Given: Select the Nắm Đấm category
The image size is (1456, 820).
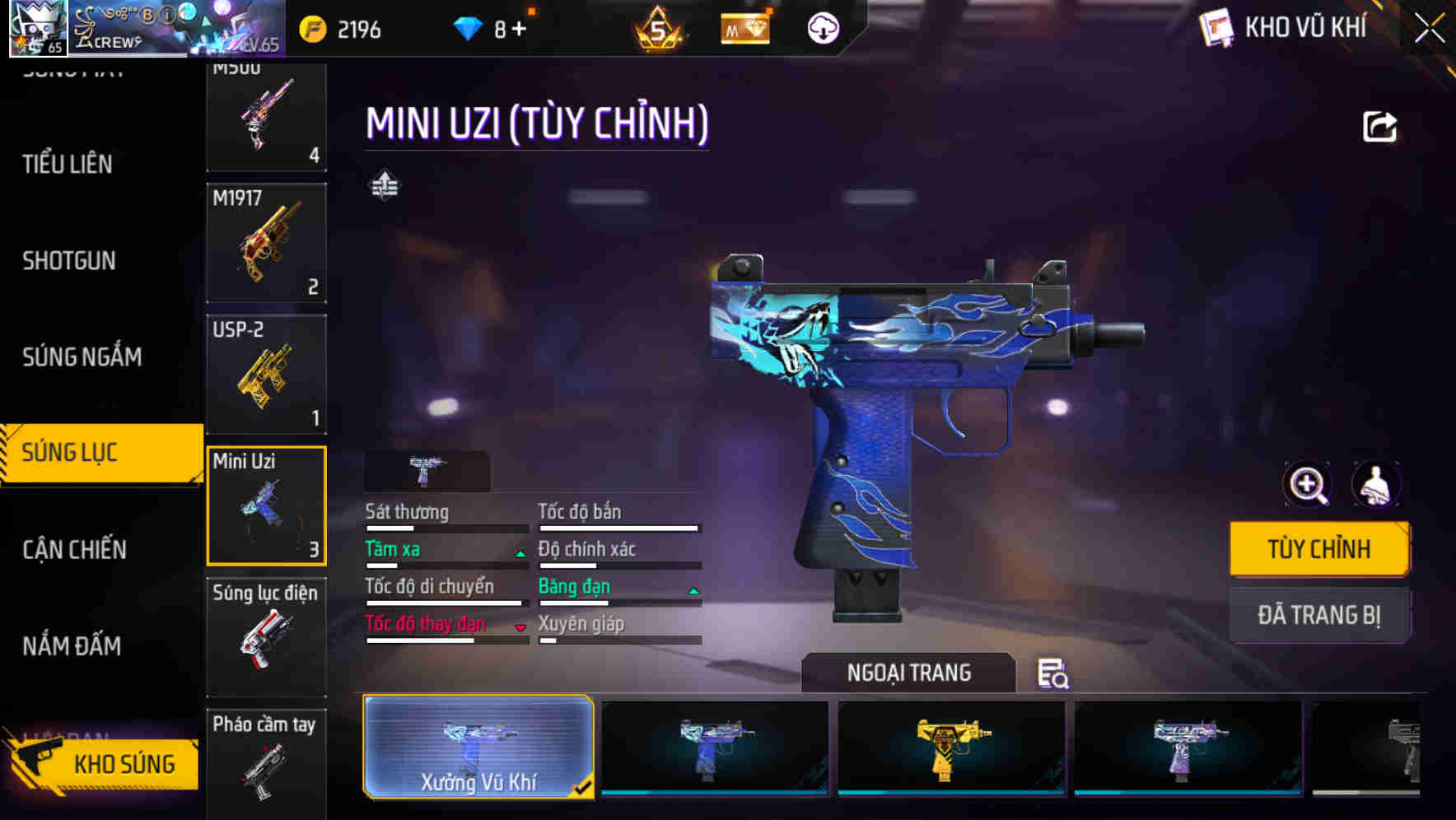Looking at the screenshot, I should (72, 645).
